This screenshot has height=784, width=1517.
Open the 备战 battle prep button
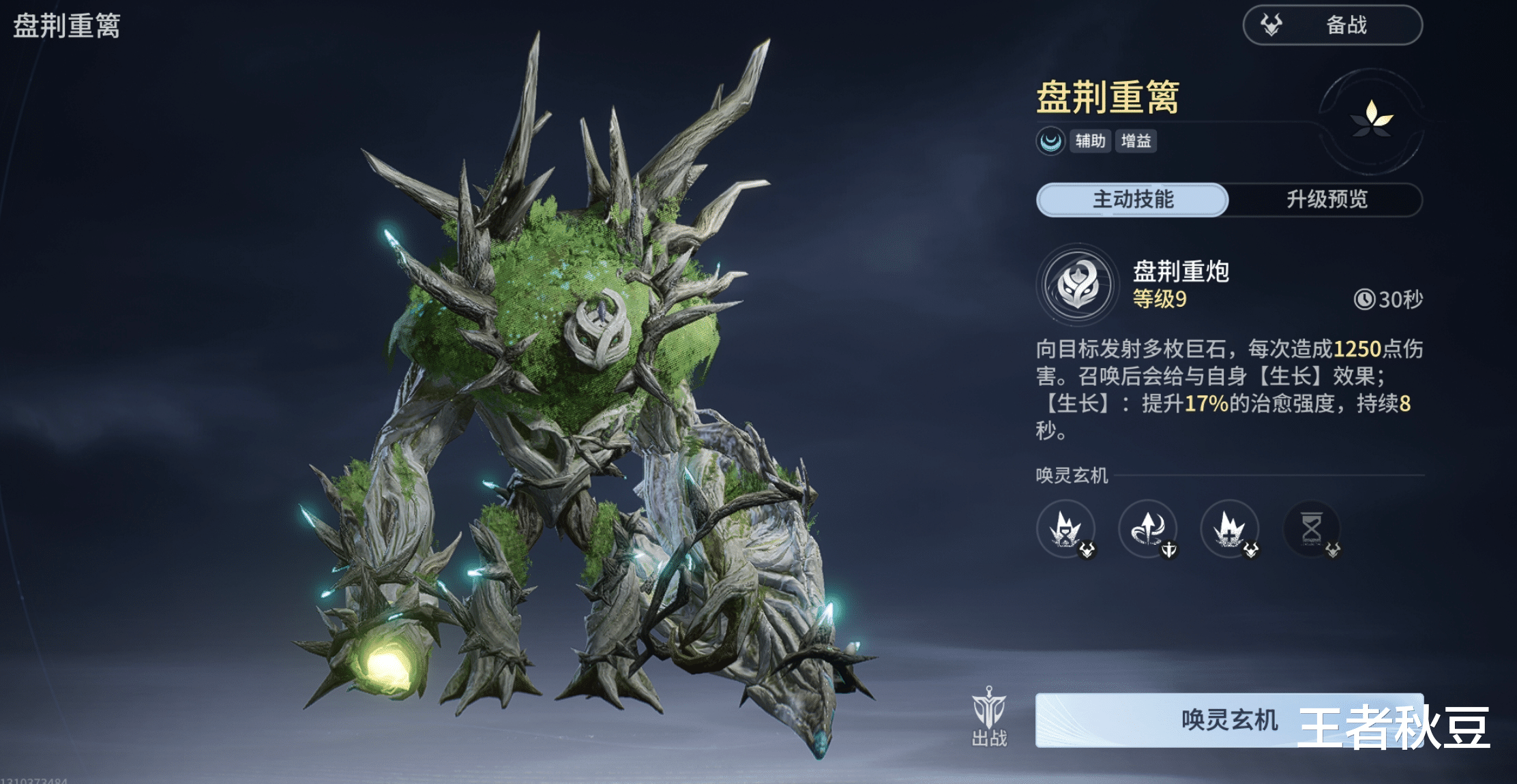pyautogui.click(x=1331, y=25)
